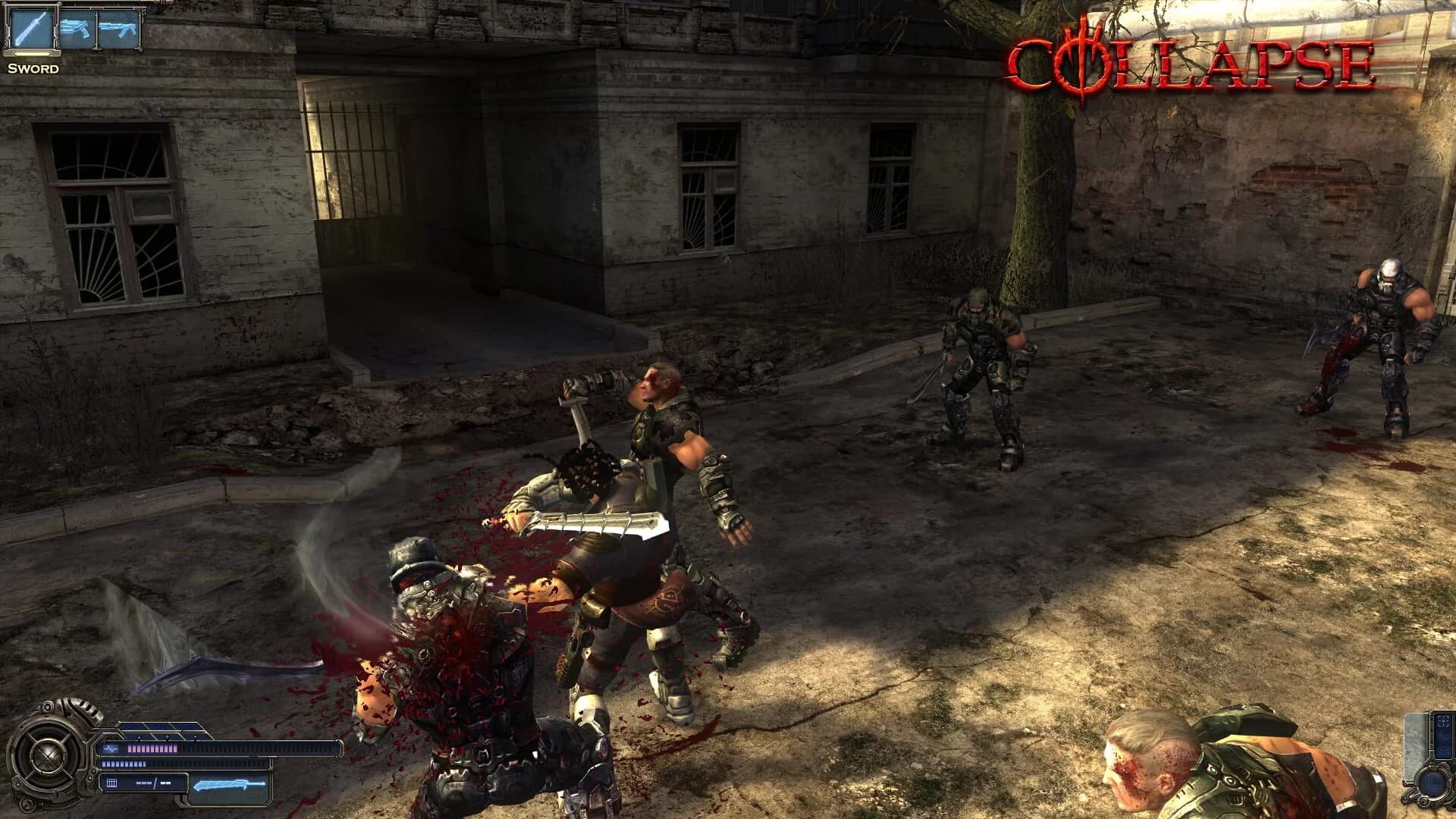Image resolution: width=1456 pixels, height=819 pixels.
Task: Click the yellow selection bar under the sword slot
Action: click(32, 55)
